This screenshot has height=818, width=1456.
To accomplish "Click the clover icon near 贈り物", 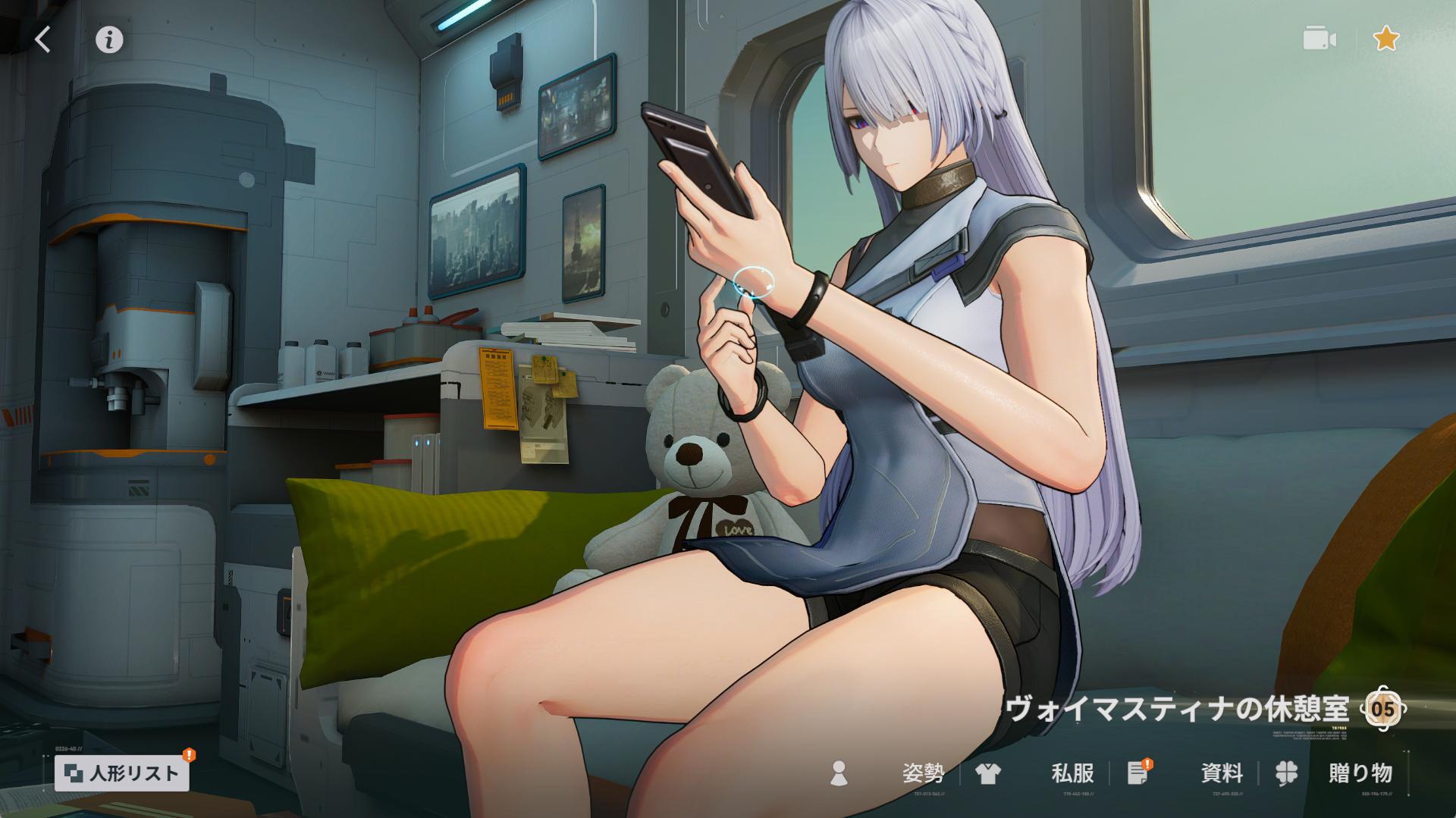I will coord(1285,773).
